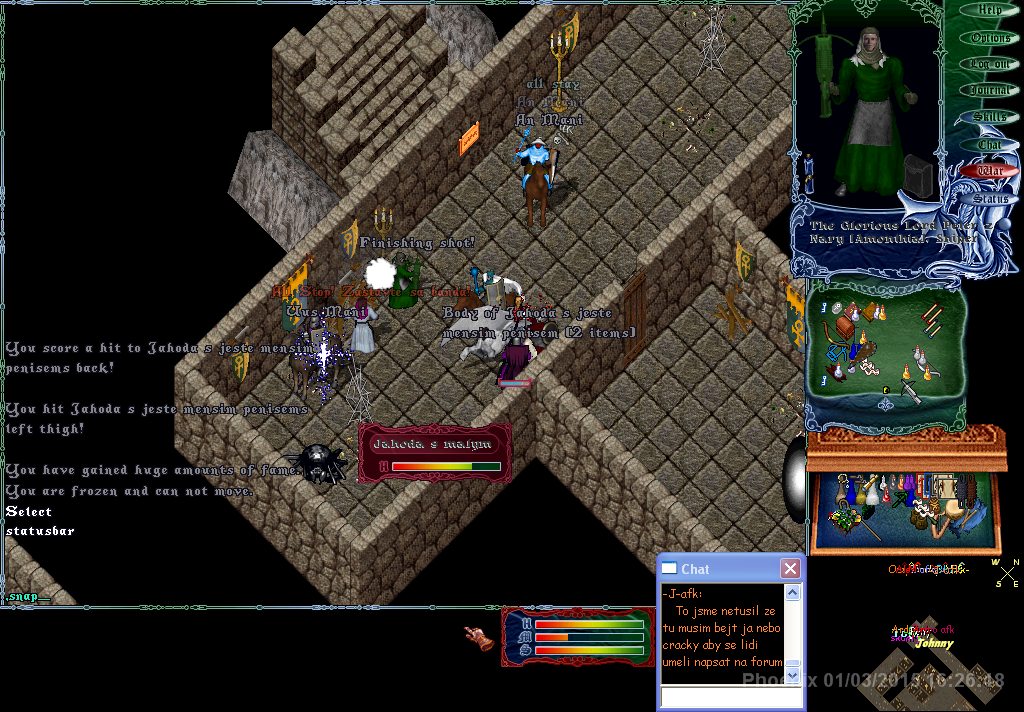Open the Journal
The height and width of the screenshot is (712, 1024).
989,91
